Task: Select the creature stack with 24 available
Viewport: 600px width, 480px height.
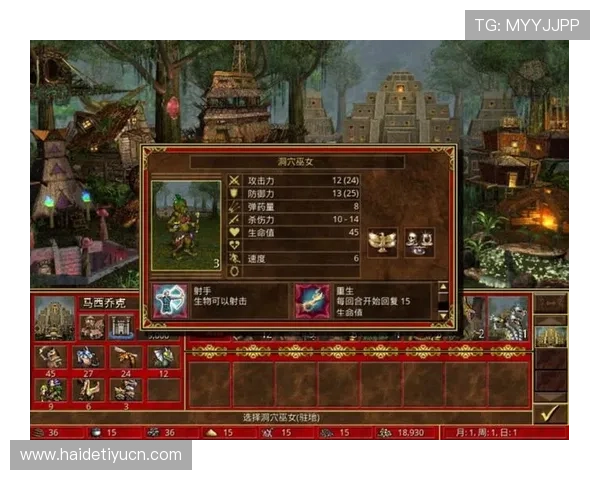Action: coord(125,356)
